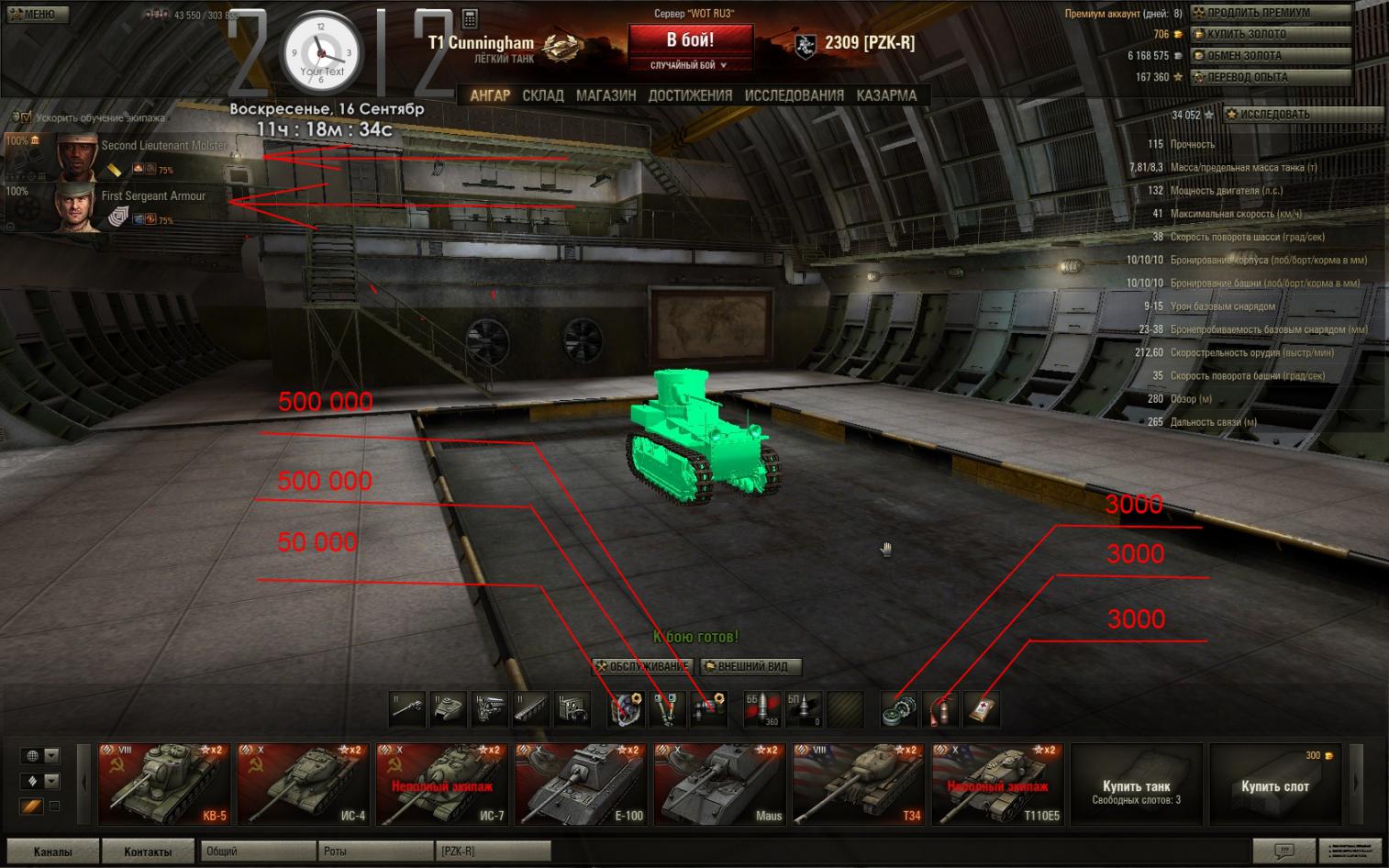The image size is (1389, 868).
Task: Choose the Maus tank from carousel
Action: tap(720, 785)
